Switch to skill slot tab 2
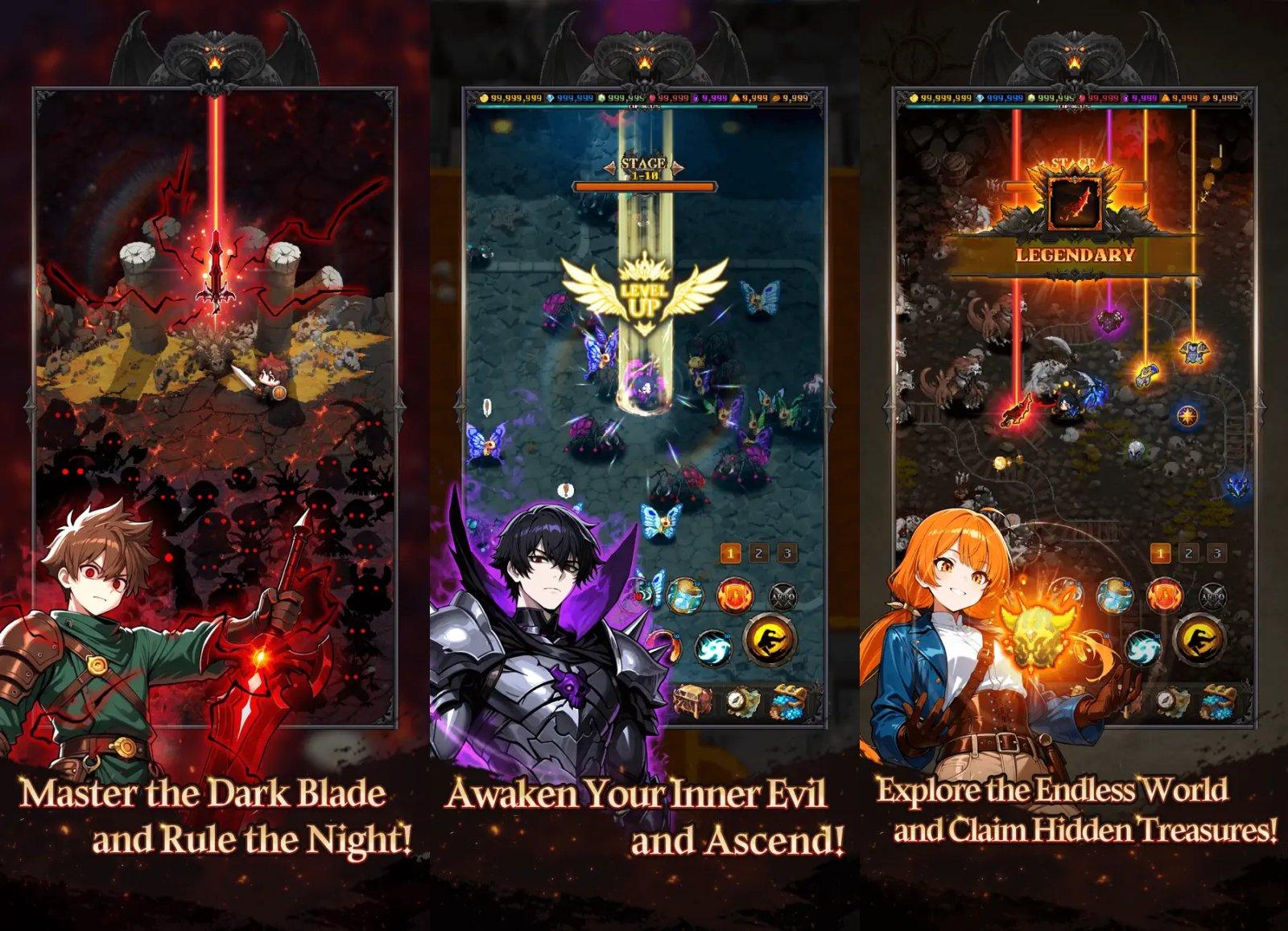Viewport: 1288px width, 931px height. tap(758, 553)
